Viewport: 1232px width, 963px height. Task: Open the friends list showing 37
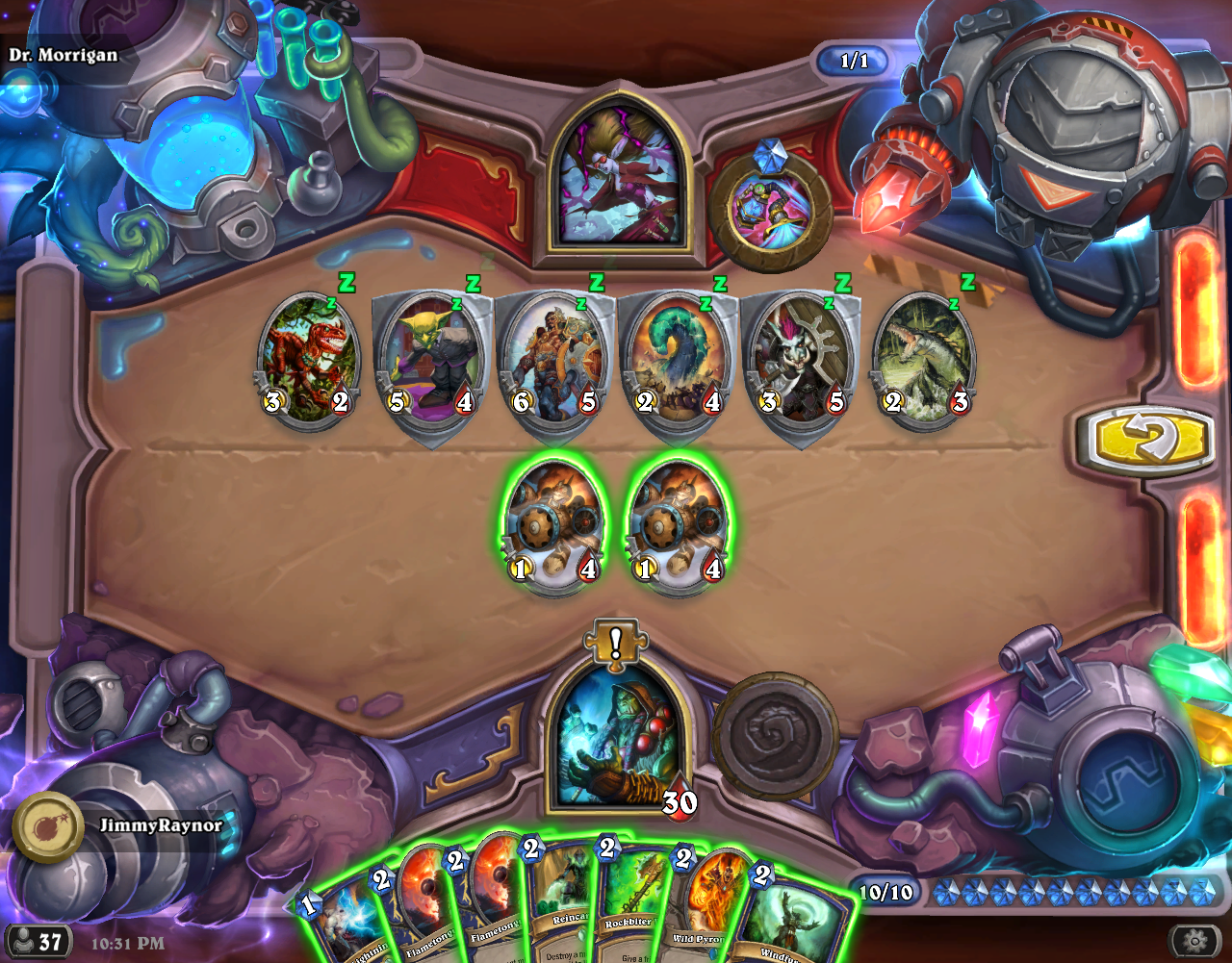(x=38, y=940)
